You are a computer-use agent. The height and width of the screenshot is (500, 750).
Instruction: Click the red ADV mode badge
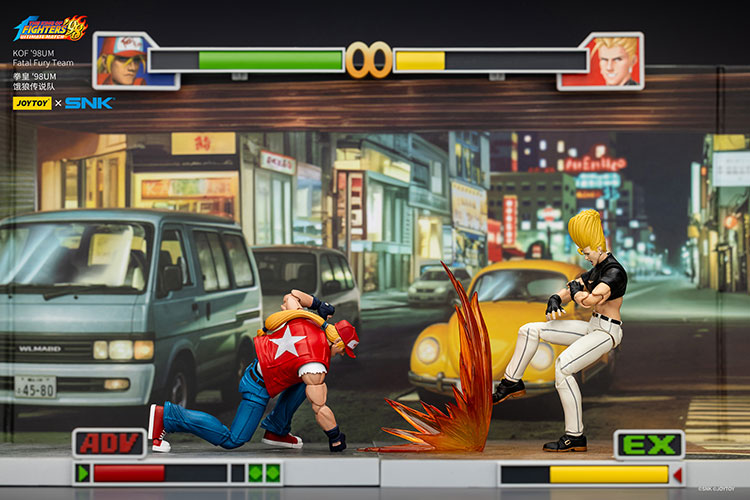click(x=109, y=443)
